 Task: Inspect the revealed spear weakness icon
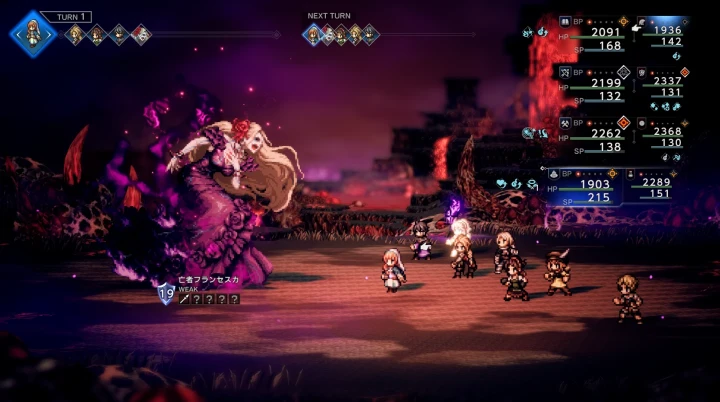[183, 298]
